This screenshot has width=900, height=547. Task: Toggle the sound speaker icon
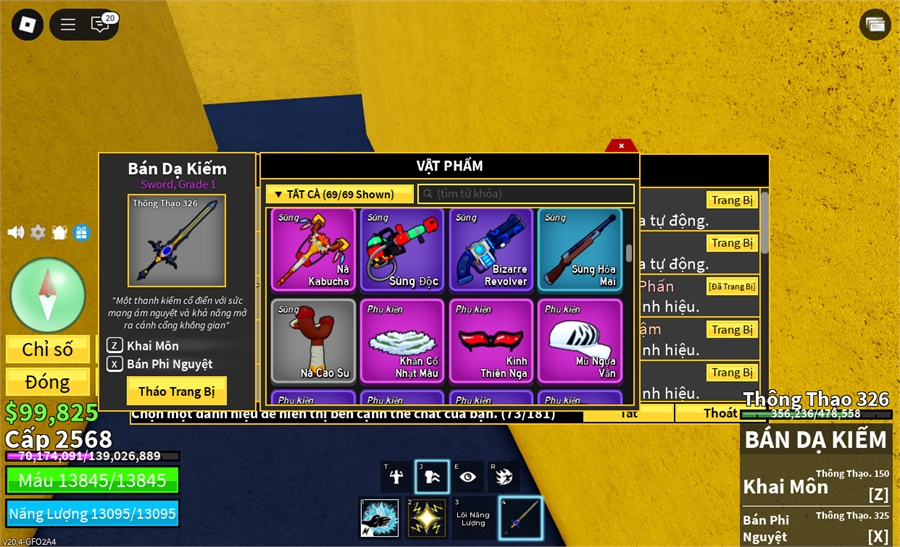coord(16,232)
